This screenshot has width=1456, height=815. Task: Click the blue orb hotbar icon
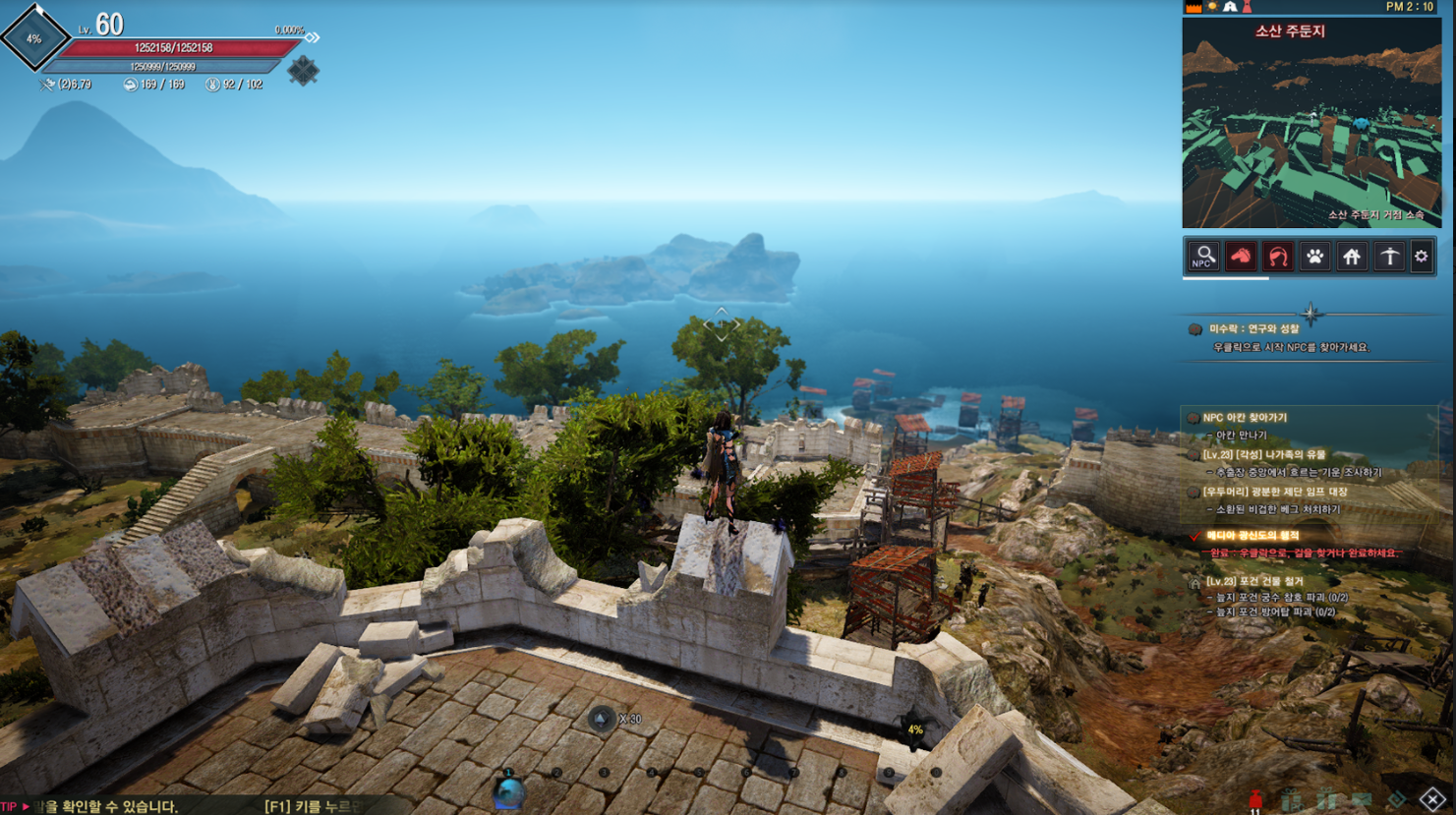pyautogui.click(x=508, y=792)
